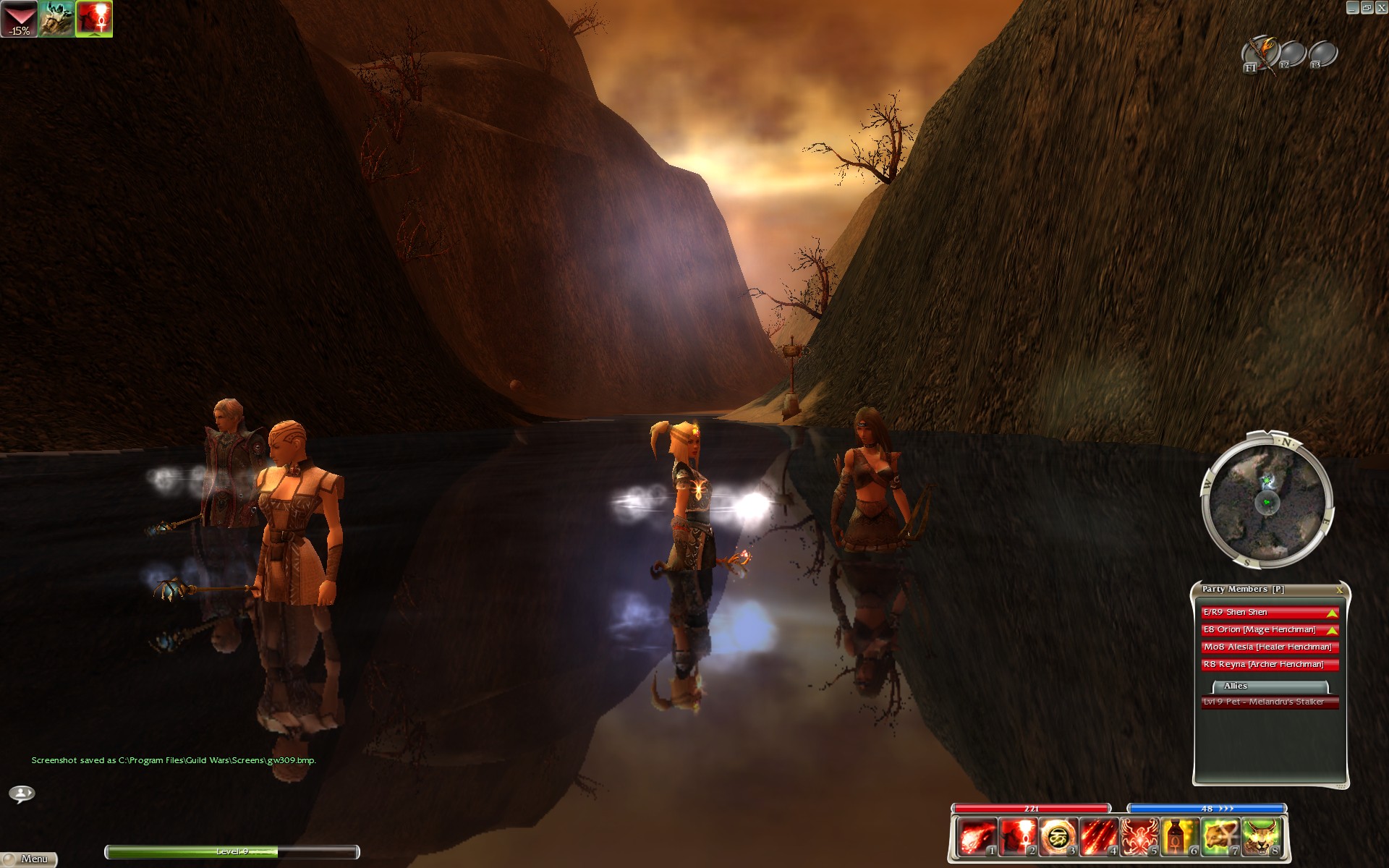This screenshot has height=868, width=1389.
Task: Open the chat bubble icon
Action: point(22,793)
